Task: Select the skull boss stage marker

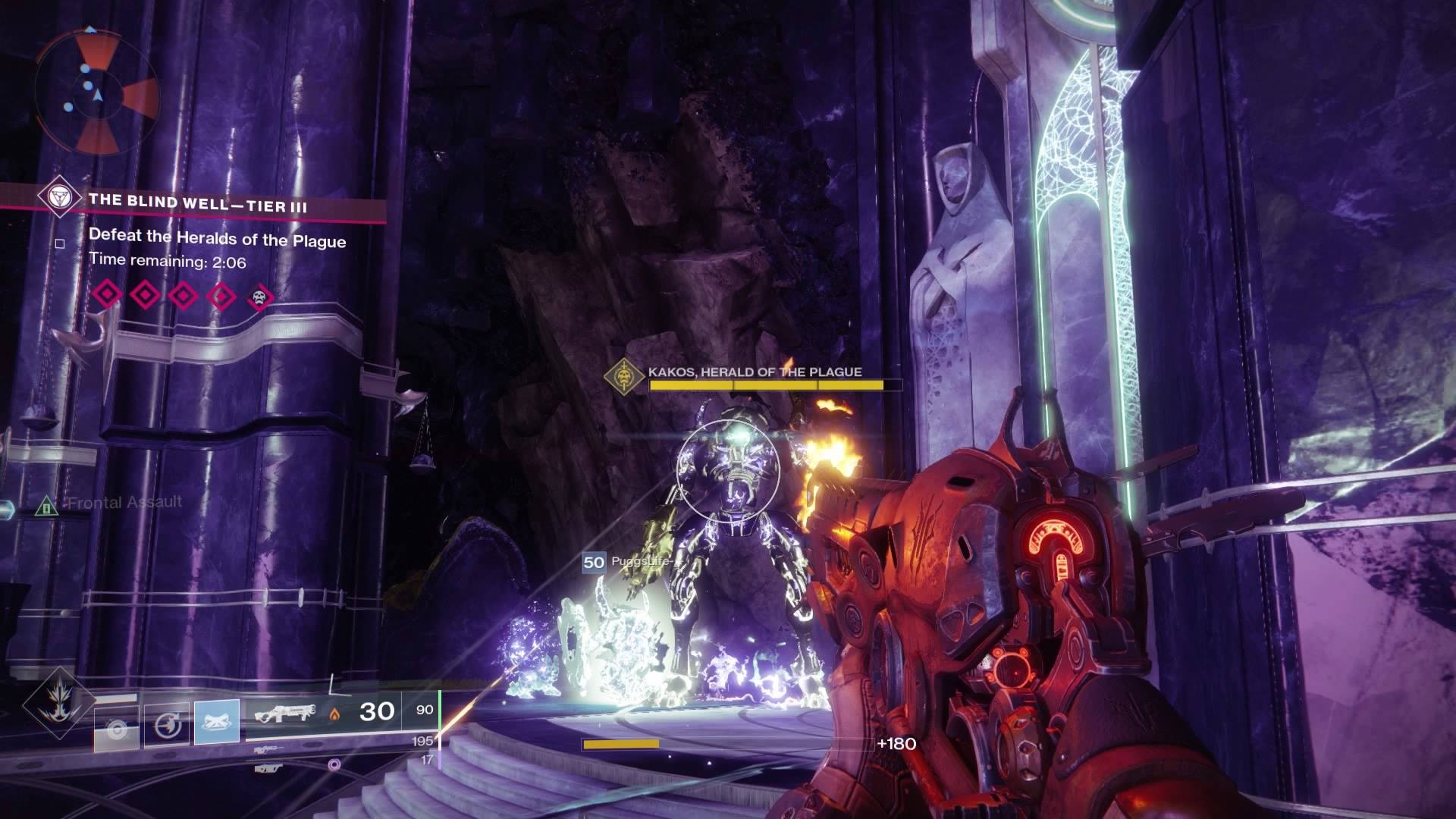Action: [259, 297]
